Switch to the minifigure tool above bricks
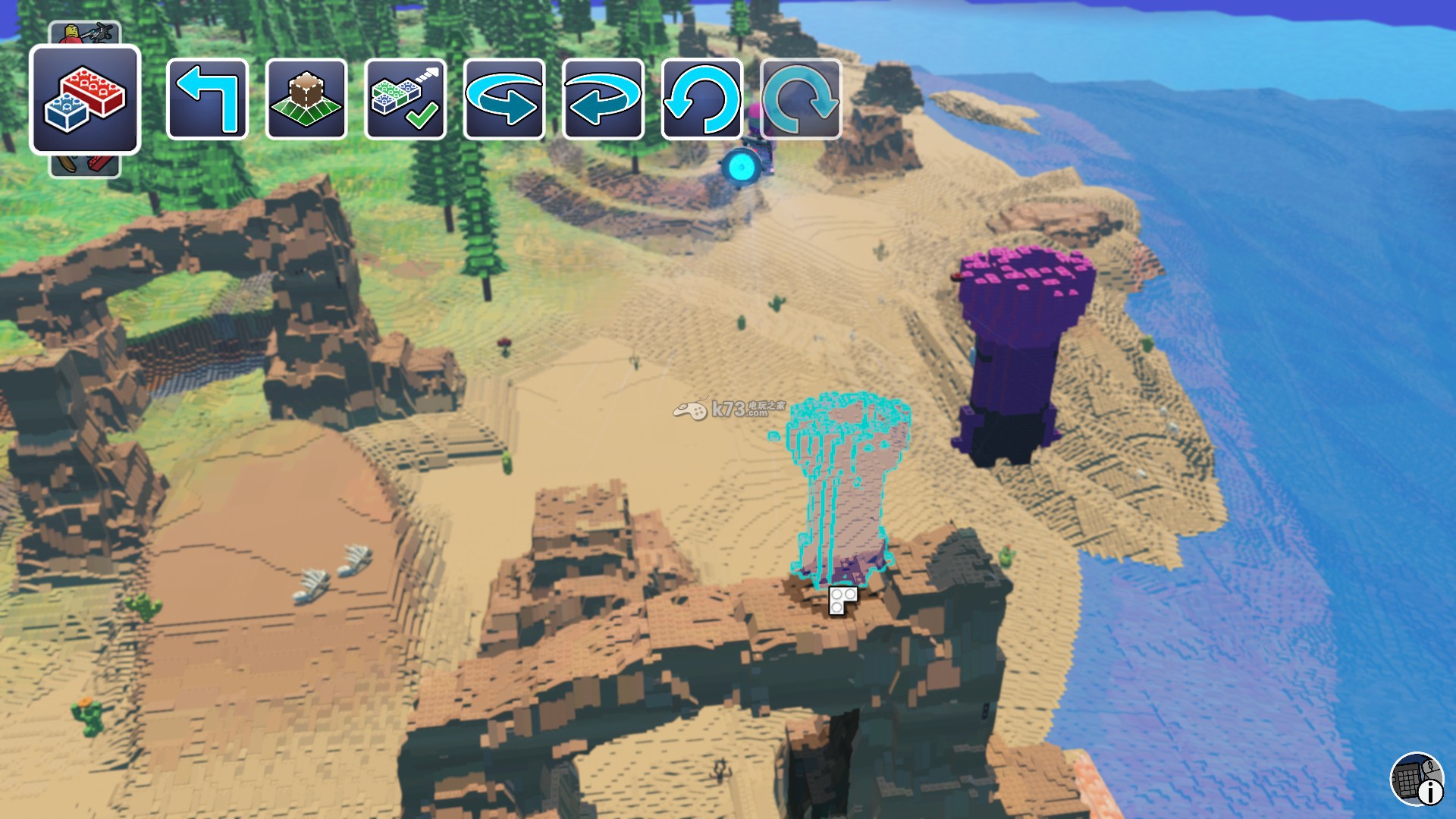The width and height of the screenshot is (1456, 819). coord(85,33)
